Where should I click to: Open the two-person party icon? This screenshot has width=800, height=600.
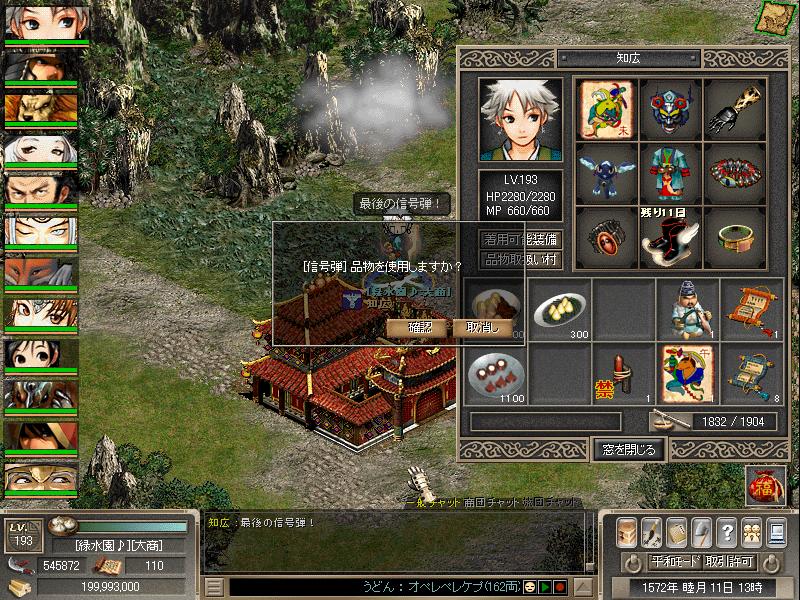pyautogui.click(x=753, y=532)
